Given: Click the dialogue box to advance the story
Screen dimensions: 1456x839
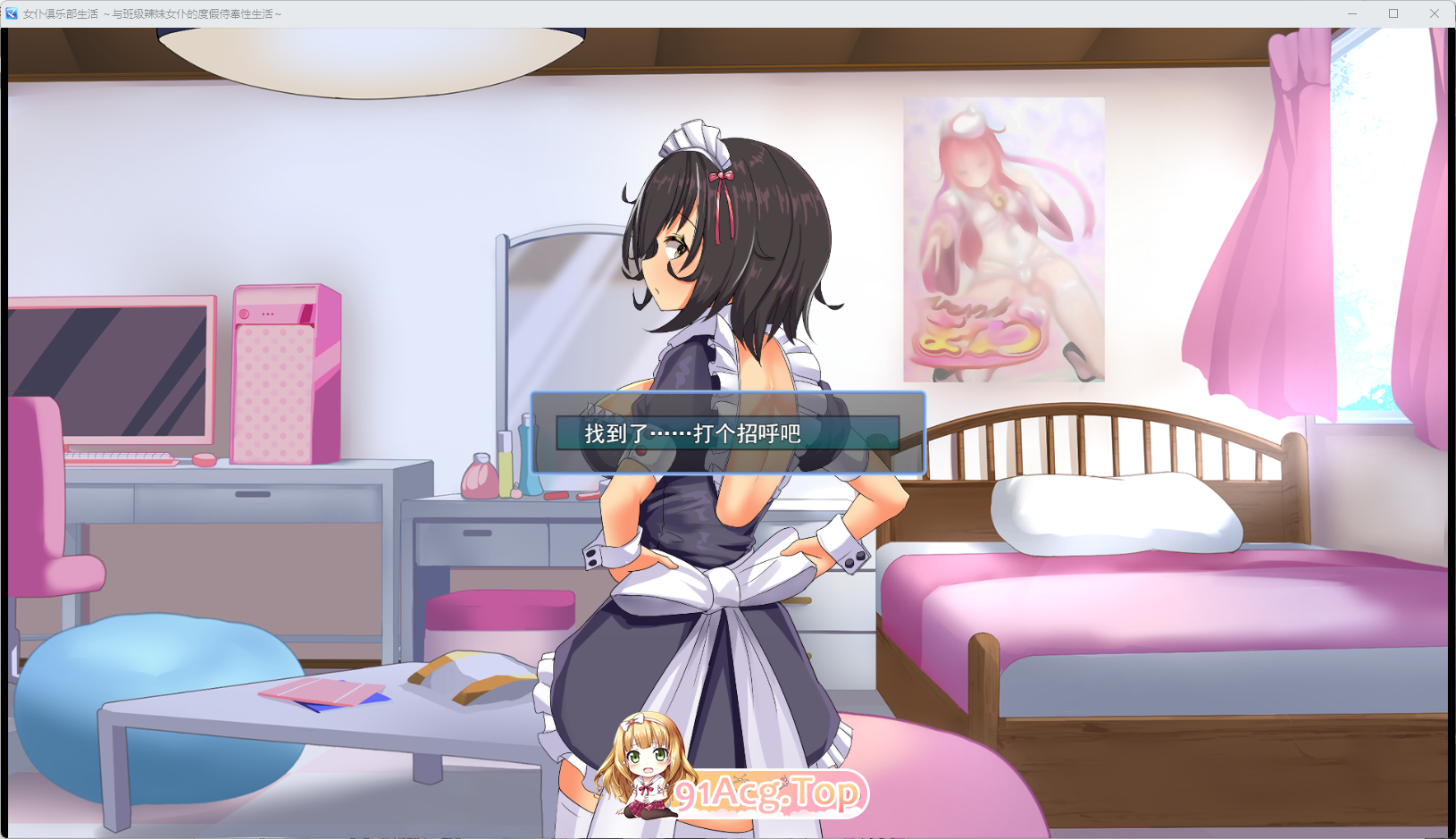Looking at the screenshot, I should click(x=725, y=433).
